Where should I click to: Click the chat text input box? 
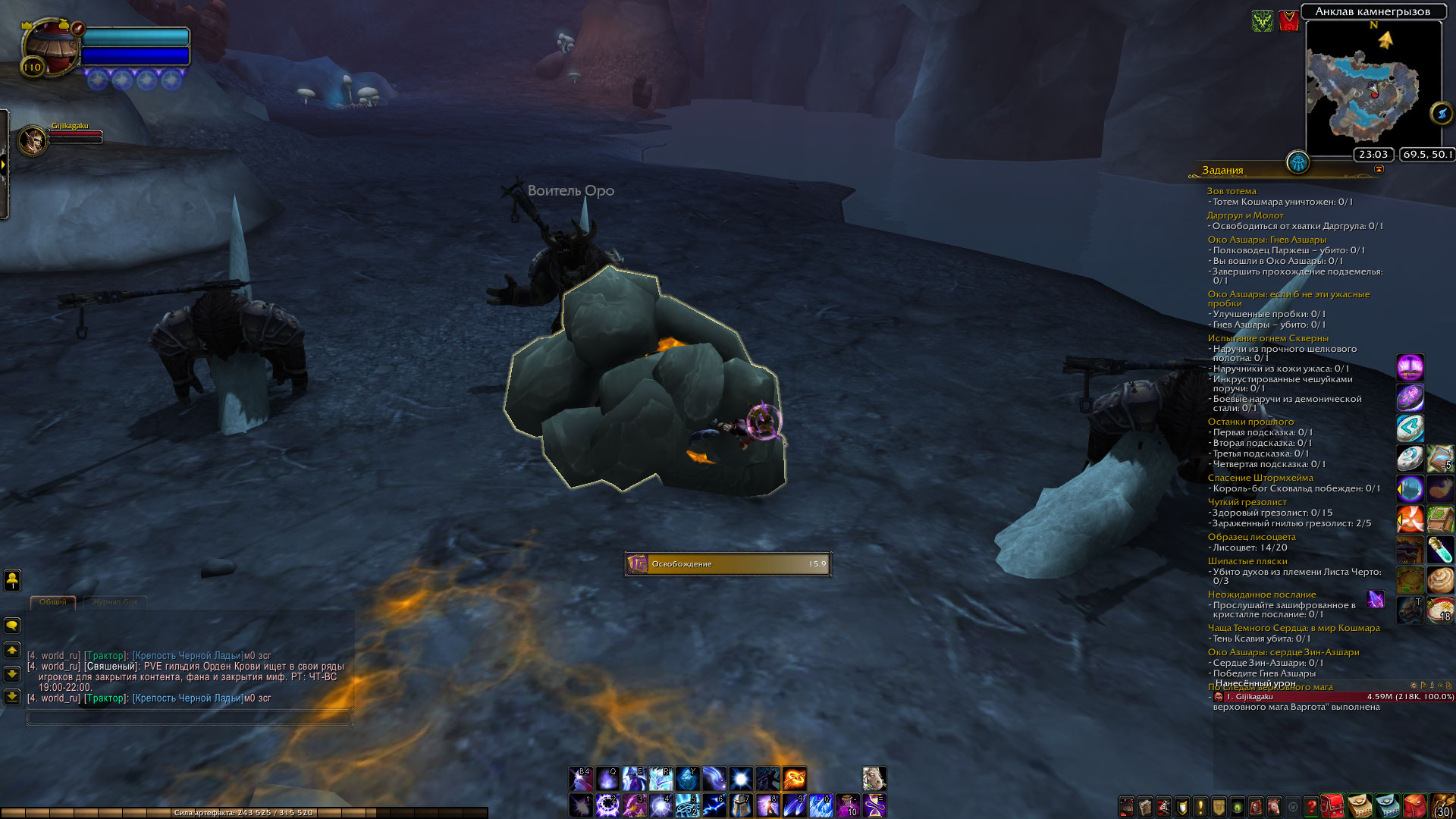(190, 717)
